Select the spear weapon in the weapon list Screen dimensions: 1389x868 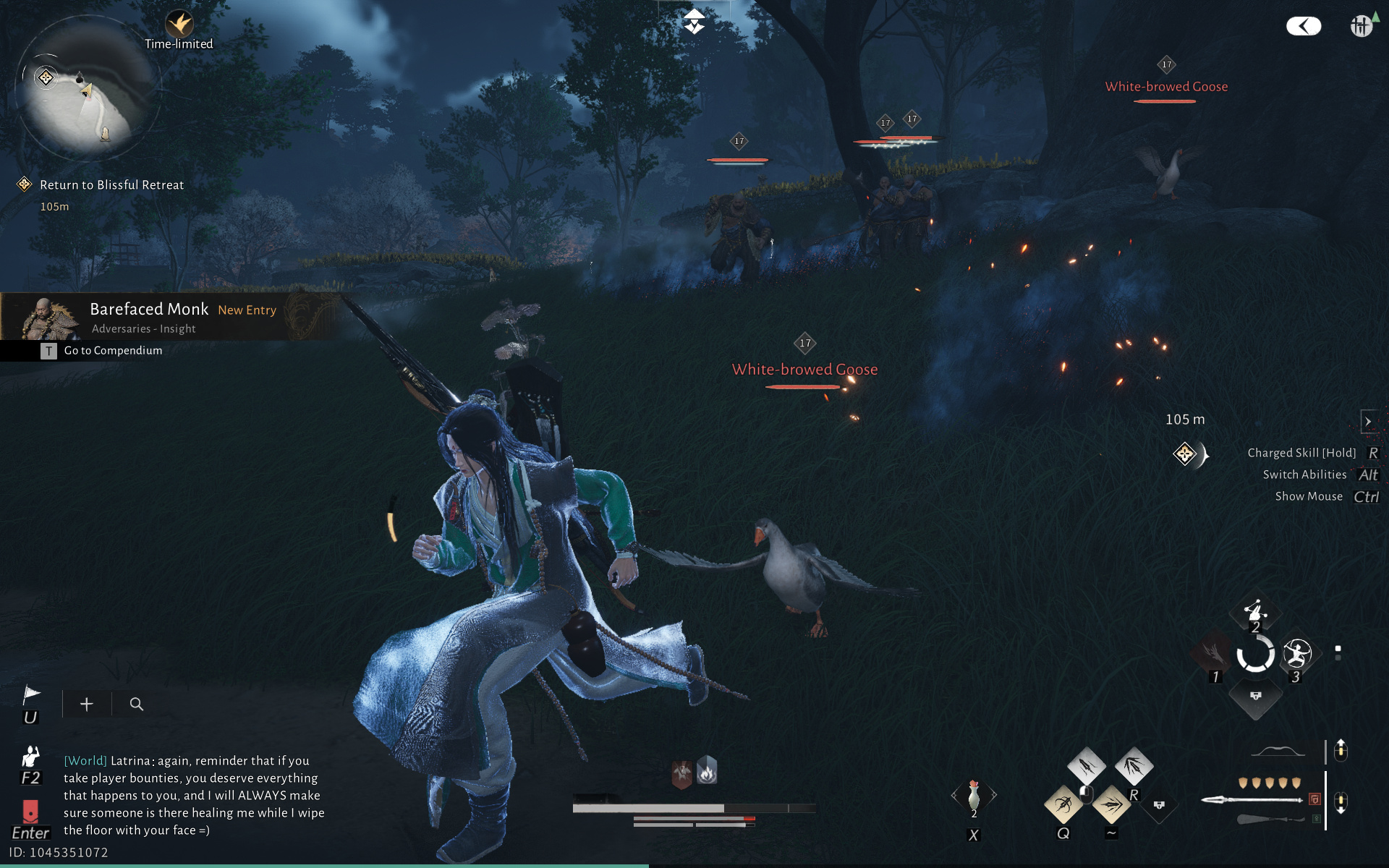1252,799
